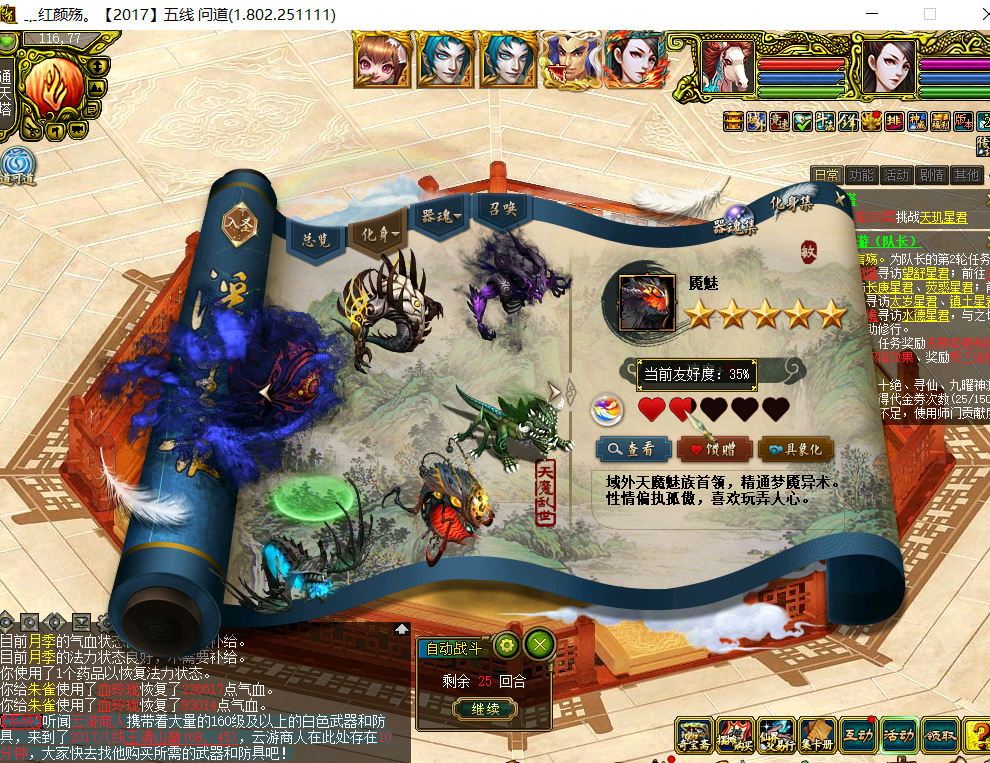Claim rewards via the 领取 button
This screenshot has height=763, width=990.
[x=939, y=737]
